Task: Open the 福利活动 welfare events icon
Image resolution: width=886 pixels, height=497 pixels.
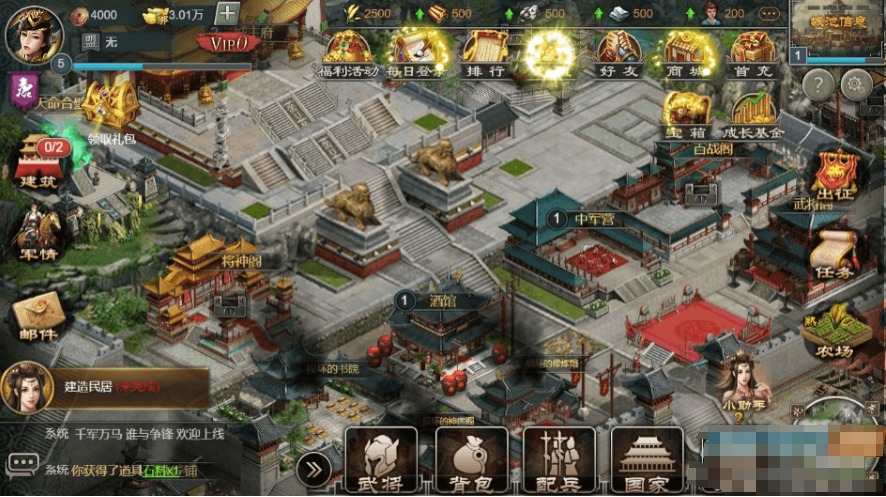Action: pos(348,52)
